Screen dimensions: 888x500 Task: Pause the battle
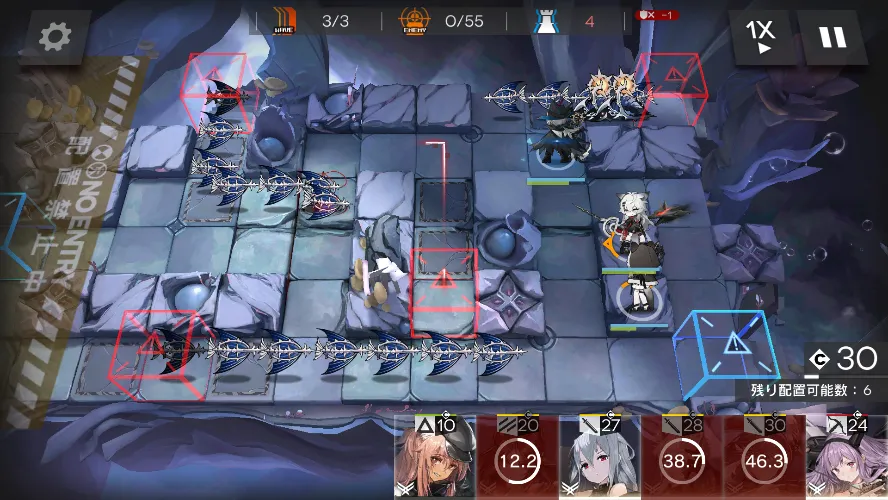point(832,38)
